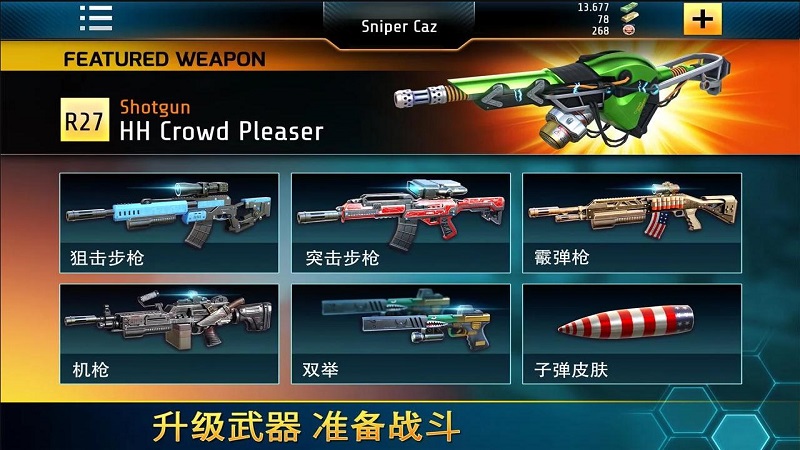Open the hamburger list menu
This screenshot has width=800, height=450.
[96, 18]
